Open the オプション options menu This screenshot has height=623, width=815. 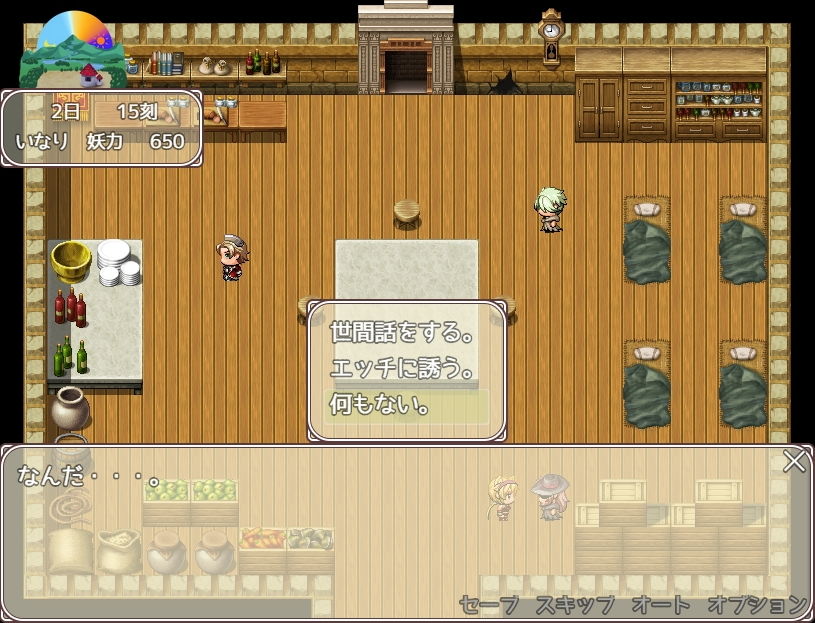tap(756, 604)
